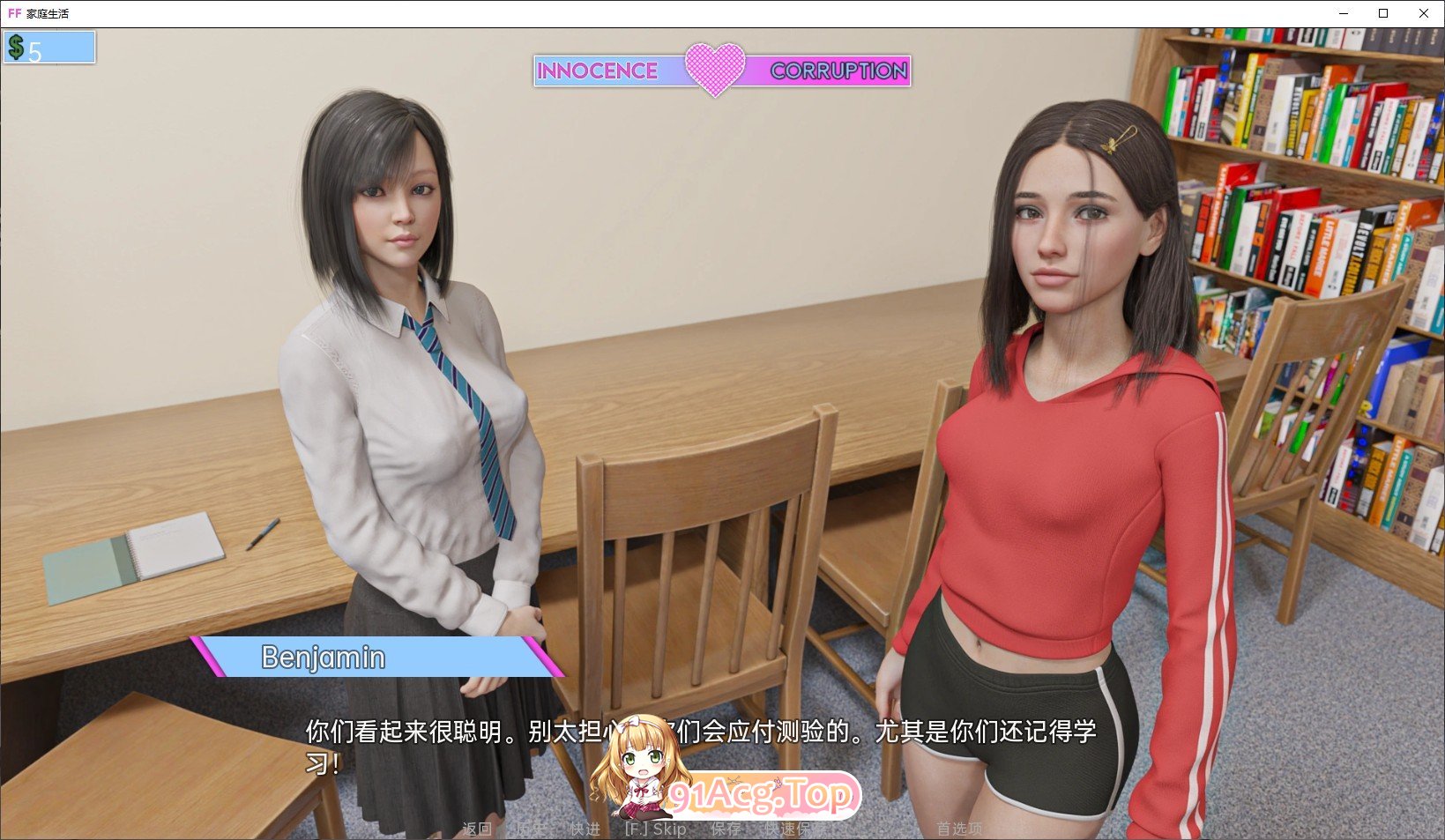This screenshot has width=1445, height=840.
Task: Open 历史 to view dialogue history
Action: tap(530, 829)
